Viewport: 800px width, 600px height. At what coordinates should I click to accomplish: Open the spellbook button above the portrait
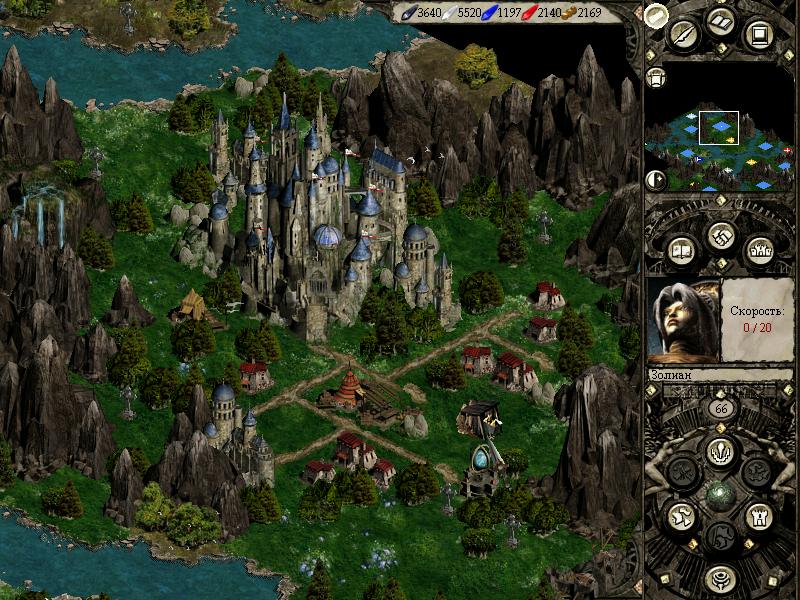pyautogui.click(x=681, y=249)
